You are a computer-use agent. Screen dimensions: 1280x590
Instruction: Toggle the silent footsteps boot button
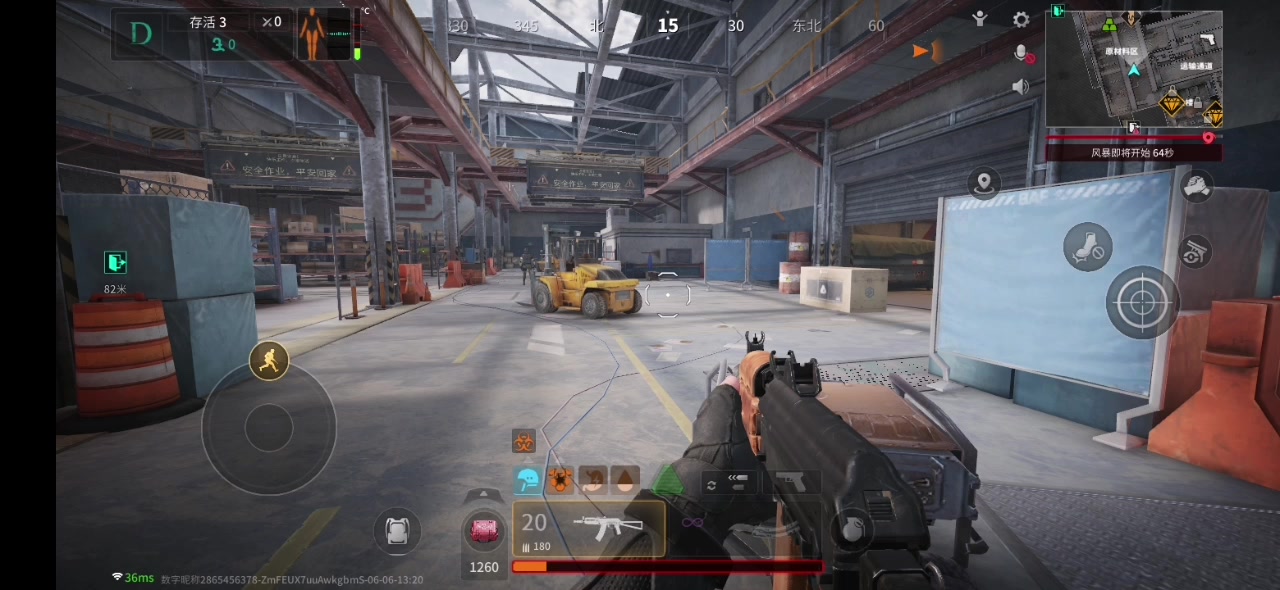click(x=1087, y=247)
